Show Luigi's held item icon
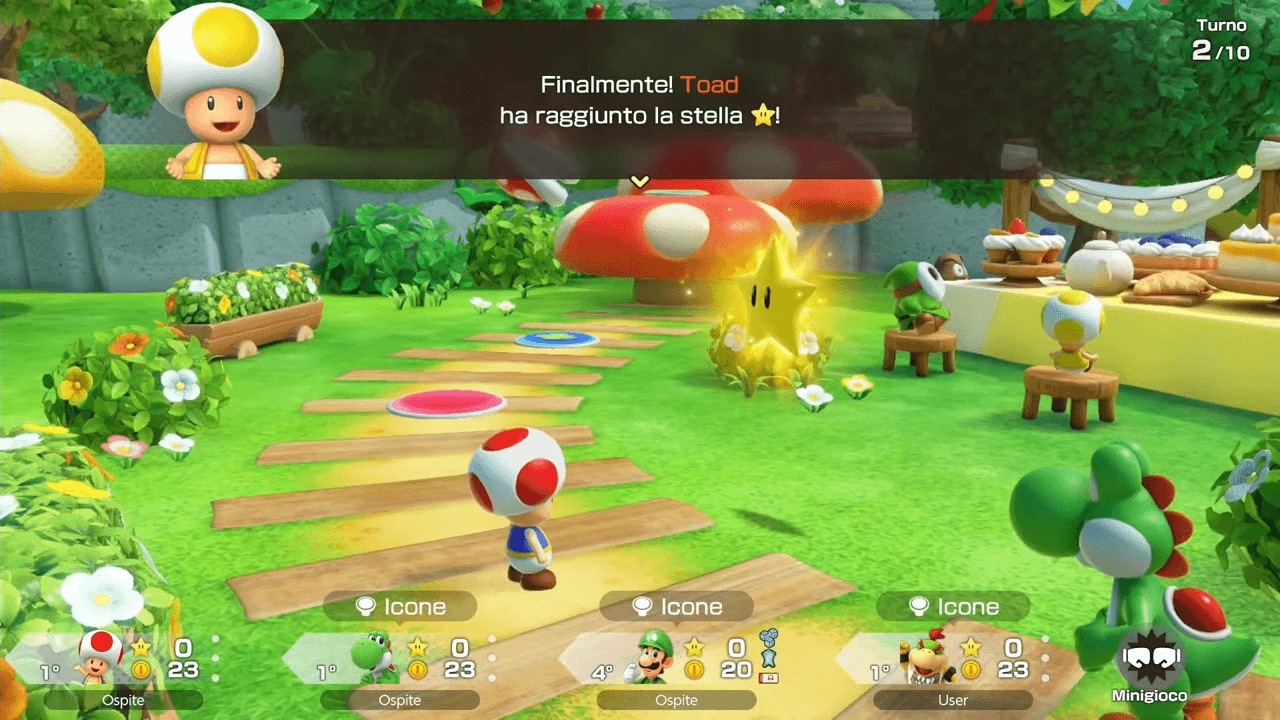1280x720 pixels. [x=769, y=649]
